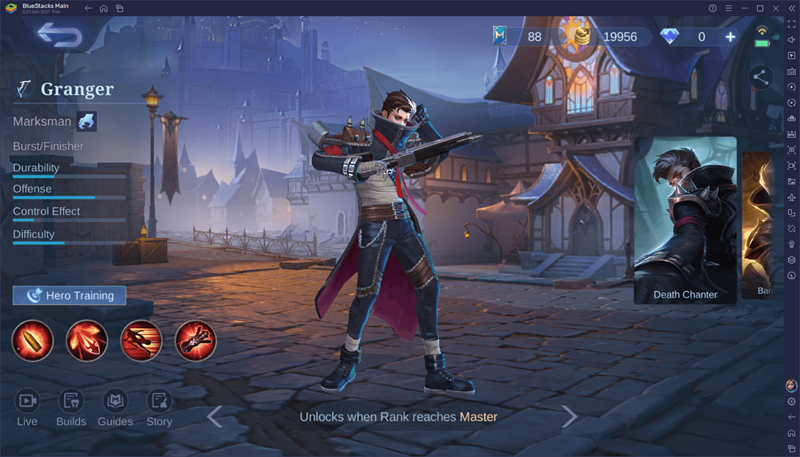This screenshot has width=800, height=457.
Task: Select the cannon shot skill icon
Action: [195, 340]
